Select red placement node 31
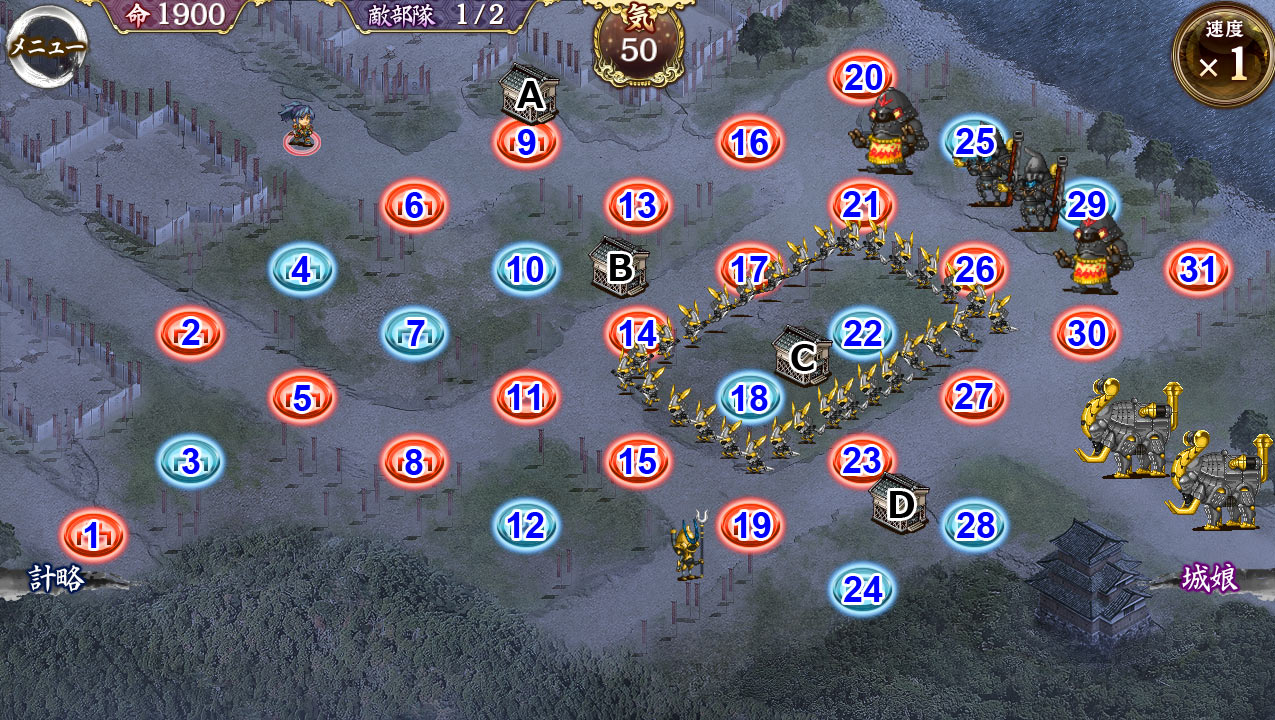Screen dimensions: 1275x720 click(x=1197, y=269)
